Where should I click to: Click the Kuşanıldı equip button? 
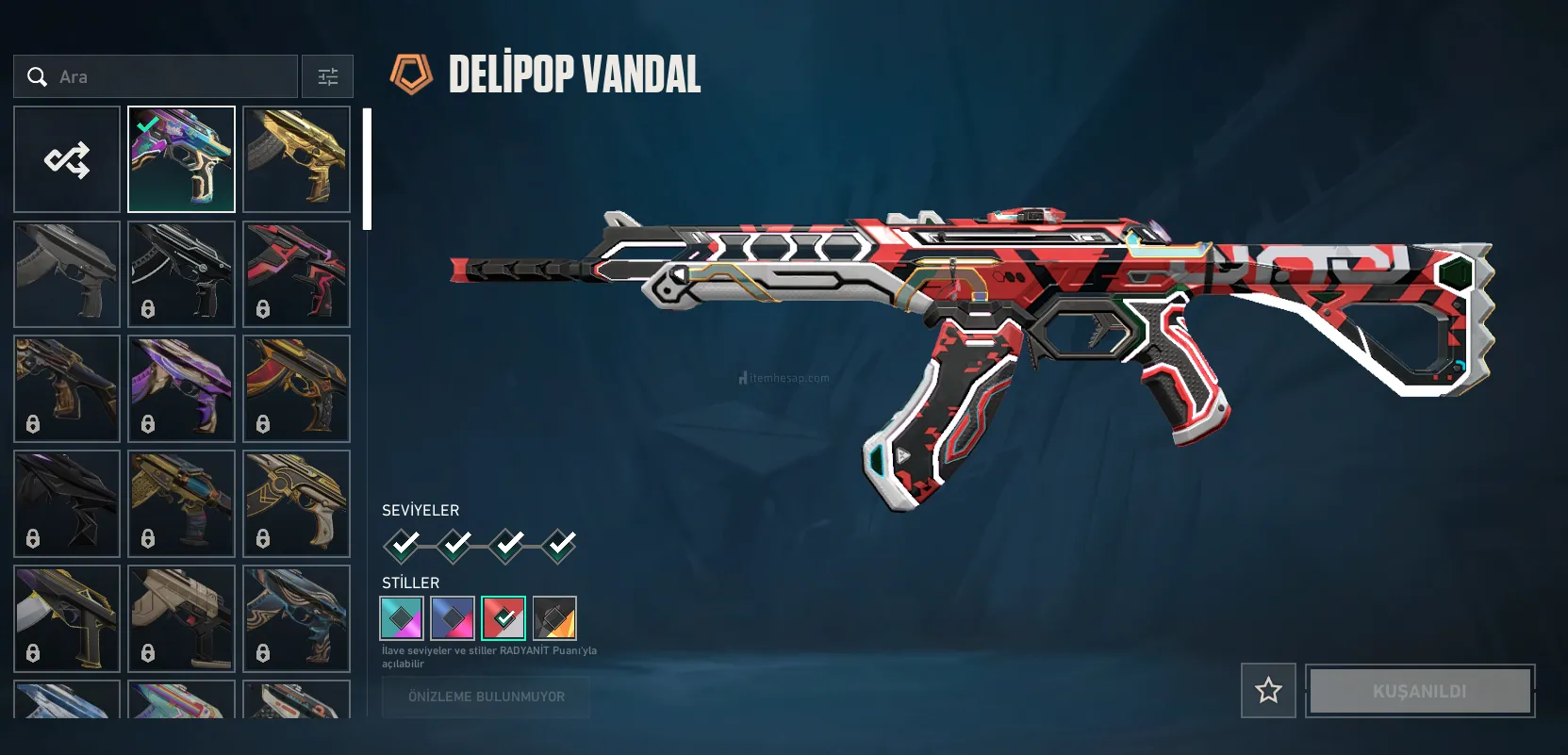pos(1419,691)
